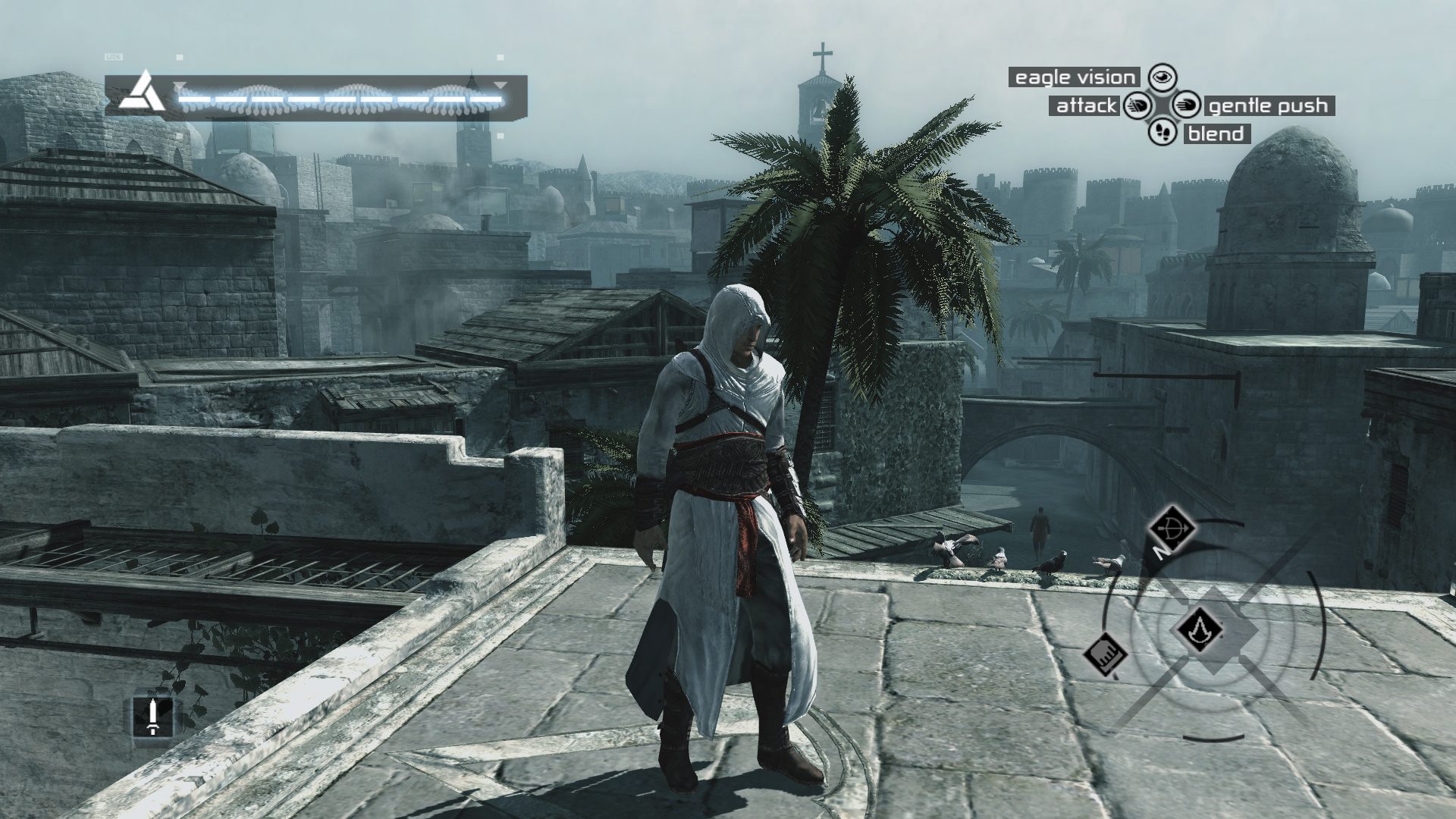
Task: Click the LB prompt above the sync bar
Action: (x=114, y=55)
